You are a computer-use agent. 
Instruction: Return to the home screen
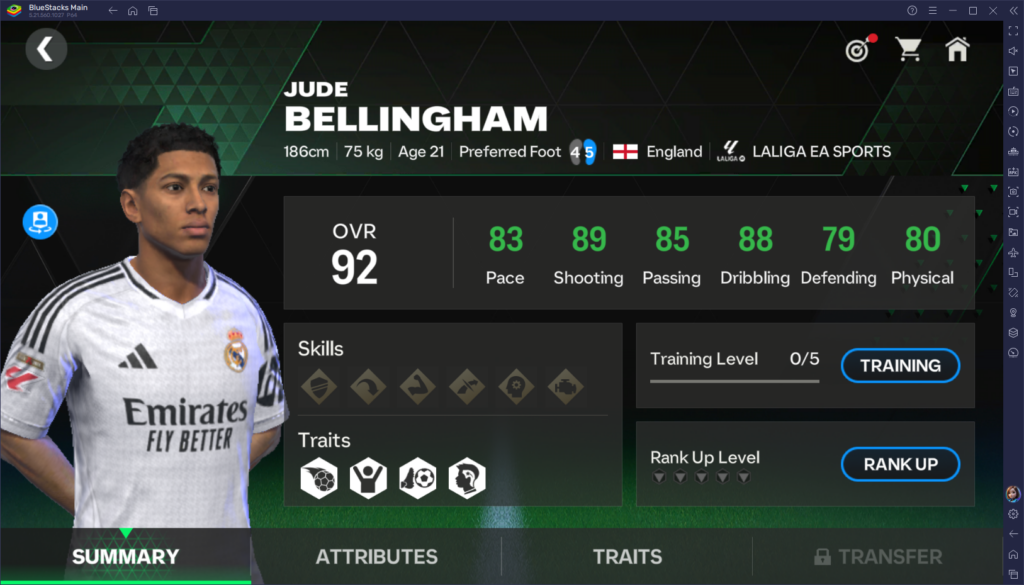pos(957,49)
